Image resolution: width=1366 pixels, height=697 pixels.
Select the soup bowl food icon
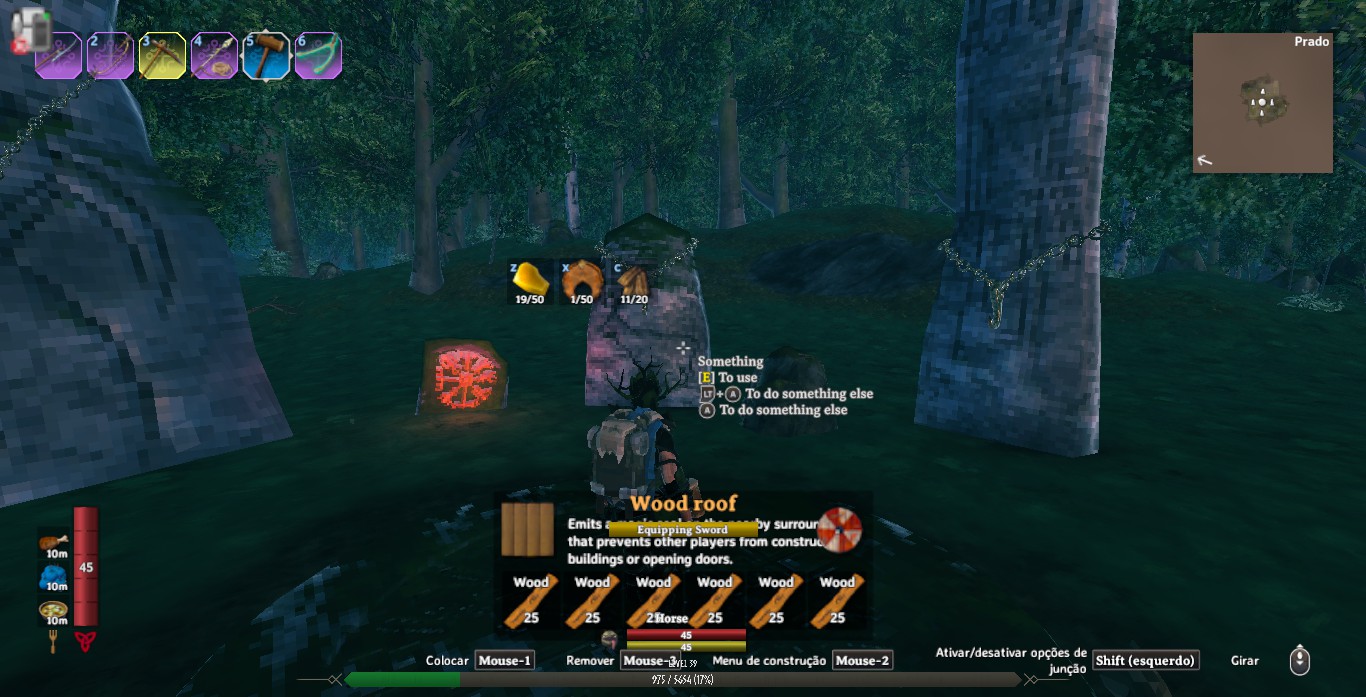coord(54,609)
